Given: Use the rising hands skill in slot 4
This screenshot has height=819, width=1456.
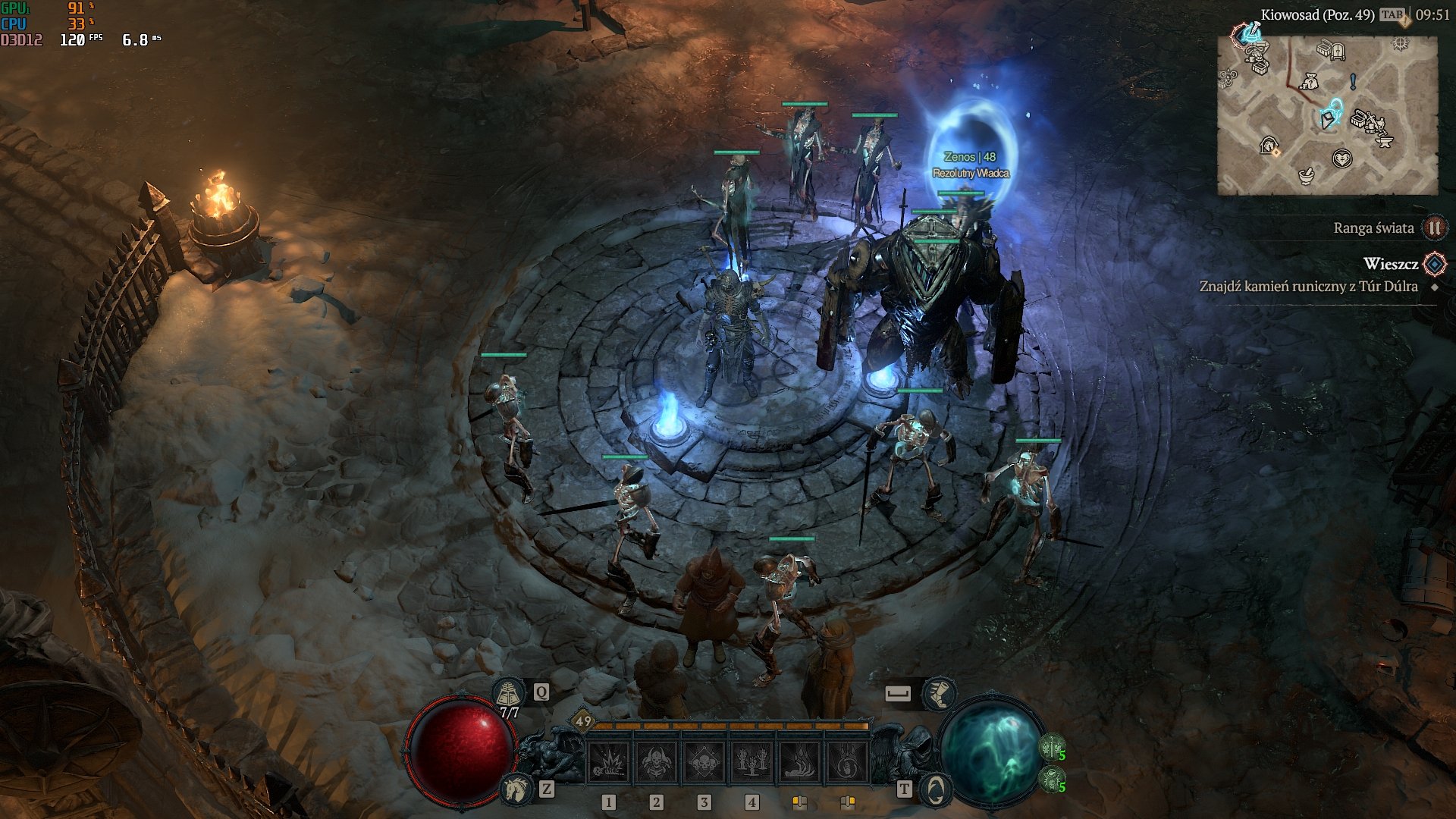Looking at the screenshot, I should click(x=752, y=761).
